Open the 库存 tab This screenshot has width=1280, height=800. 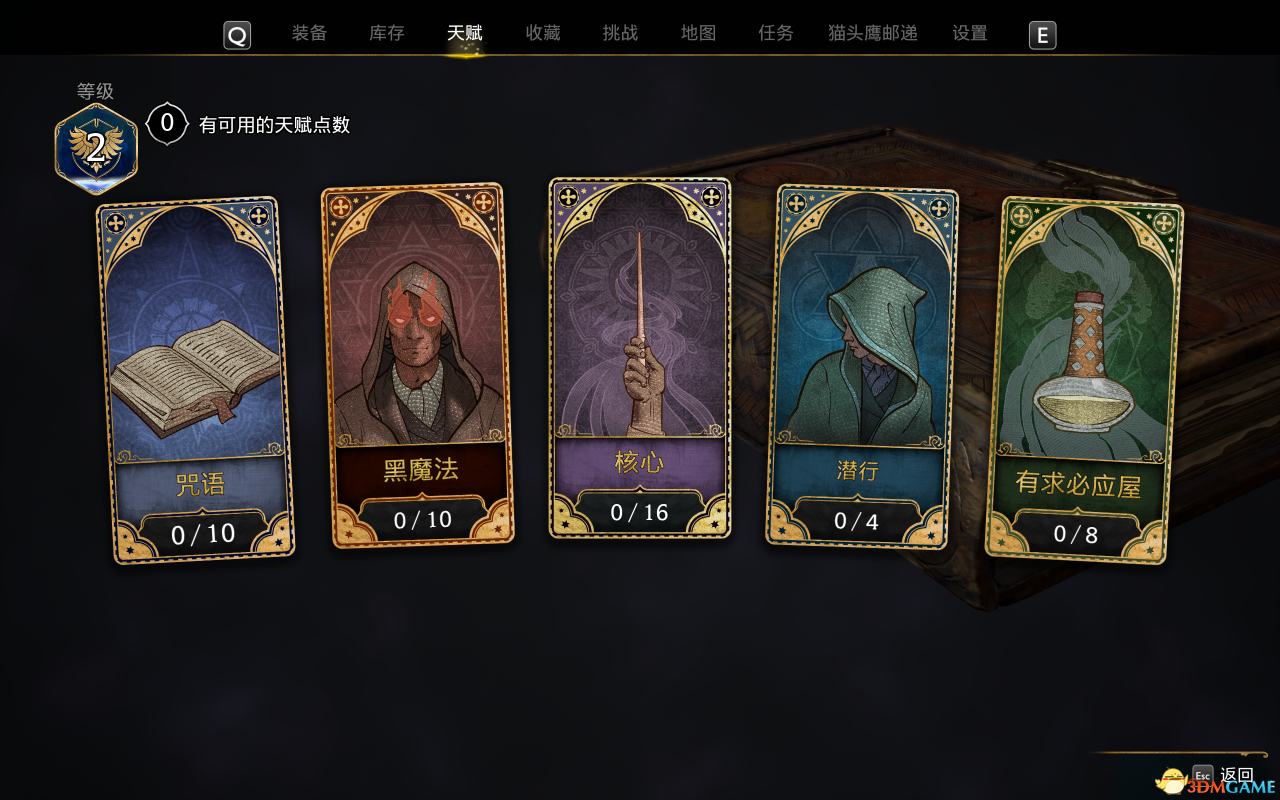386,33
